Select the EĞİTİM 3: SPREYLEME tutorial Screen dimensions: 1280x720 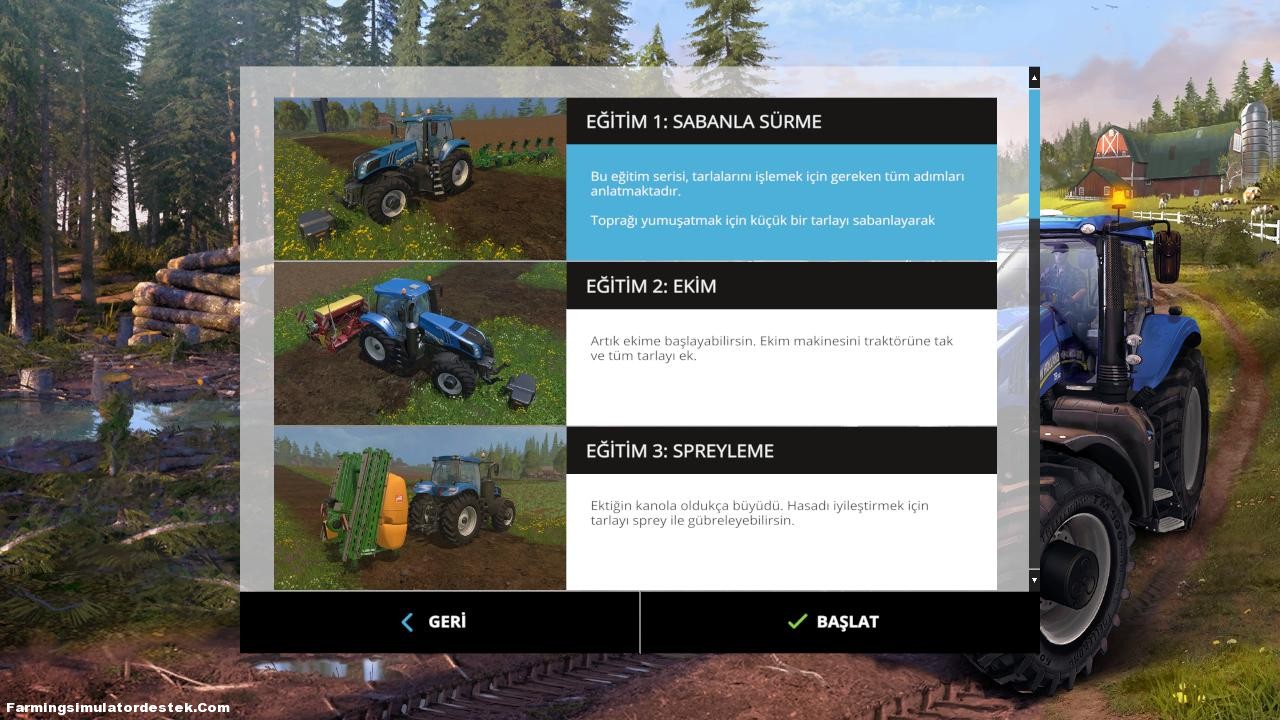pos(635,507)
